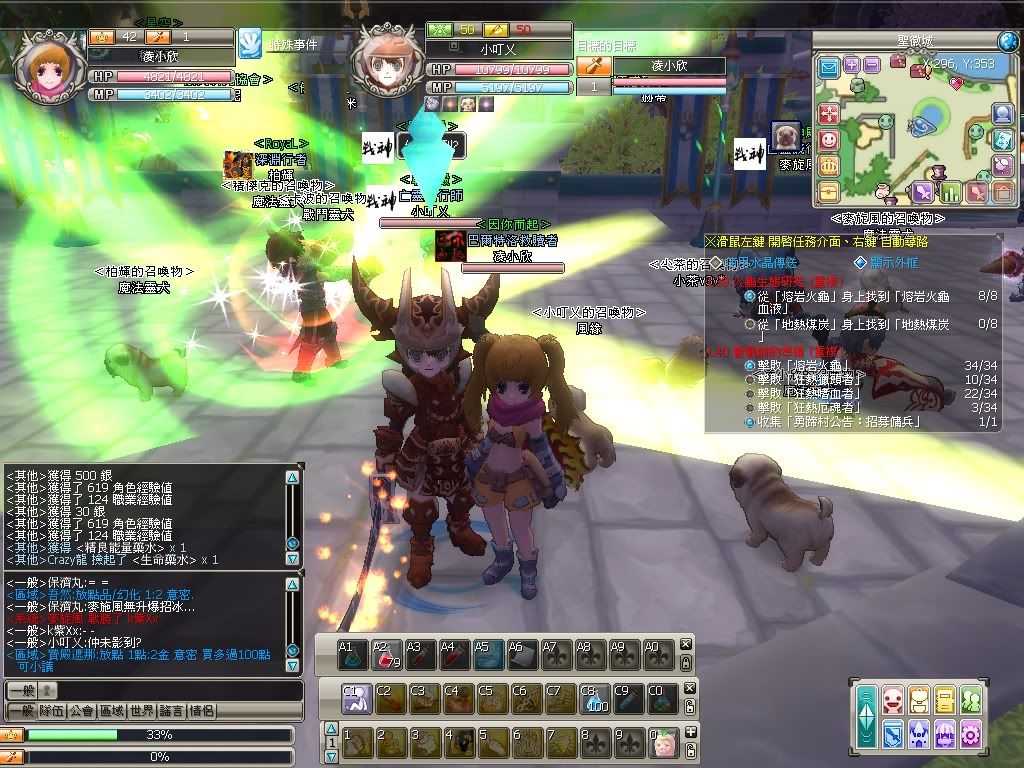This screenshot has width=1024, height=768.
Task: Select the pink pet icon in slot 0
Action: 663,742
